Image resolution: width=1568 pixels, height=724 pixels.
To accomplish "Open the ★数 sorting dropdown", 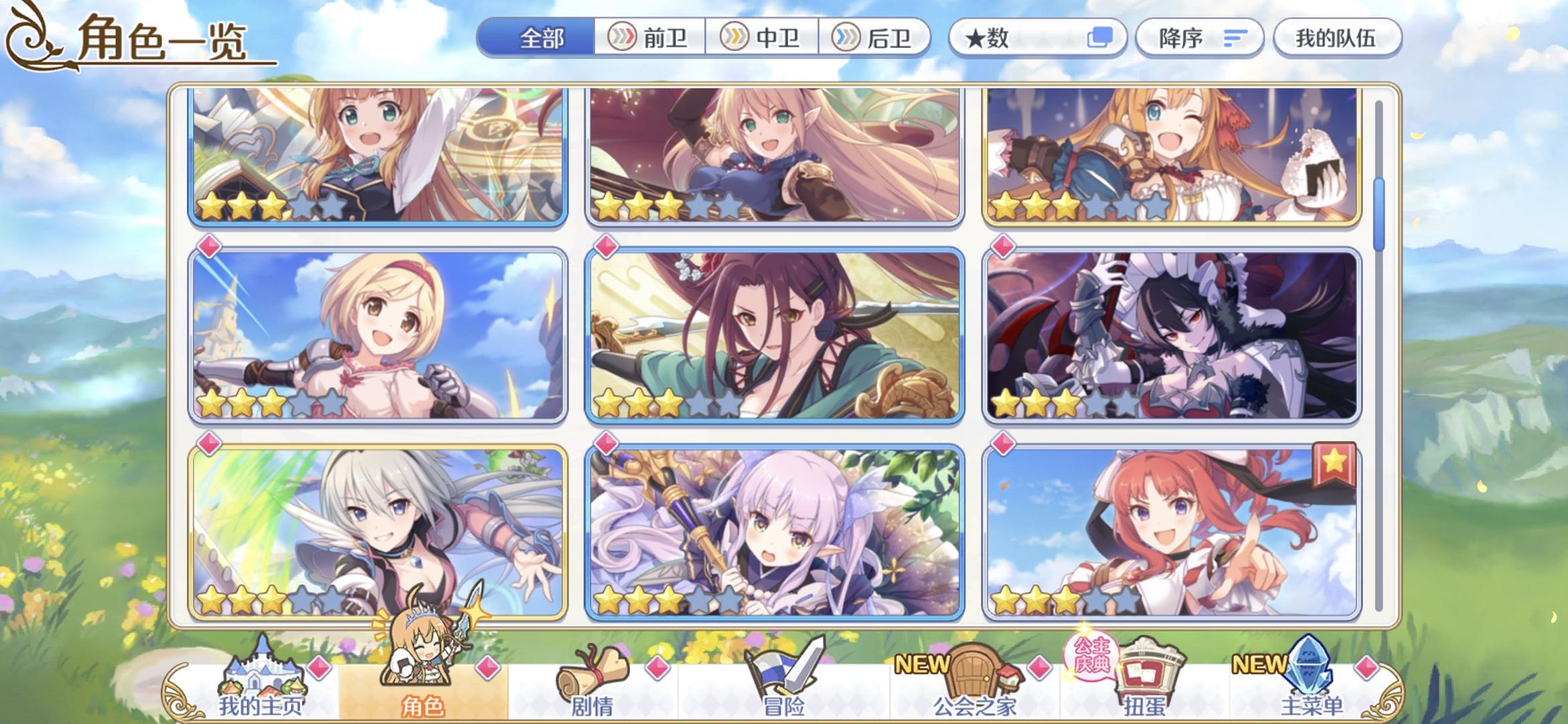I will click(x=1036, y=38).
